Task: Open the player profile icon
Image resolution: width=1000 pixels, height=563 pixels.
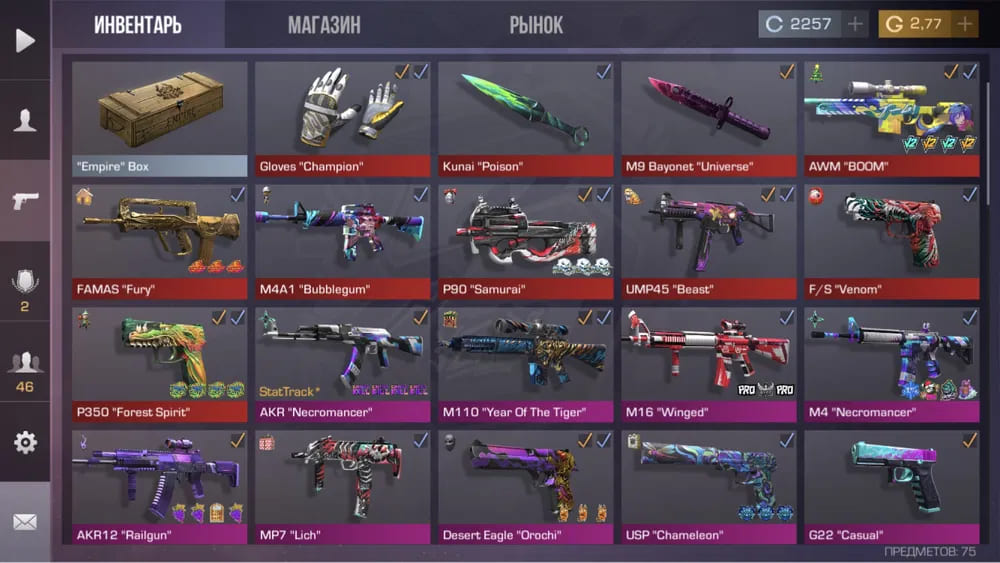Action: pyautogui.click(x=25, y=121)
